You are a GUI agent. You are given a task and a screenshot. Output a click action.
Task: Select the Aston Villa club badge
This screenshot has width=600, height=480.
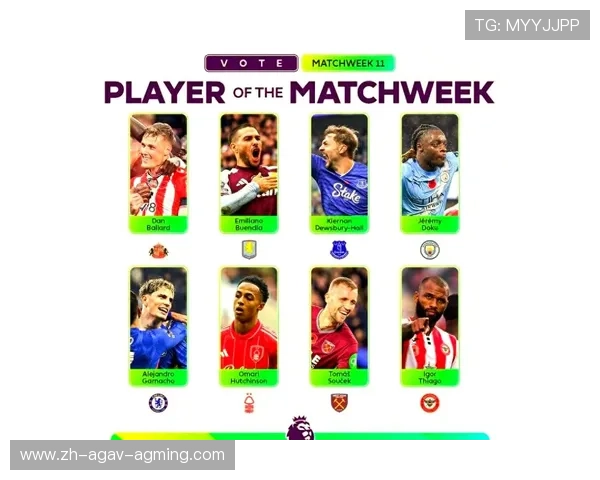[x=249, y=249]
